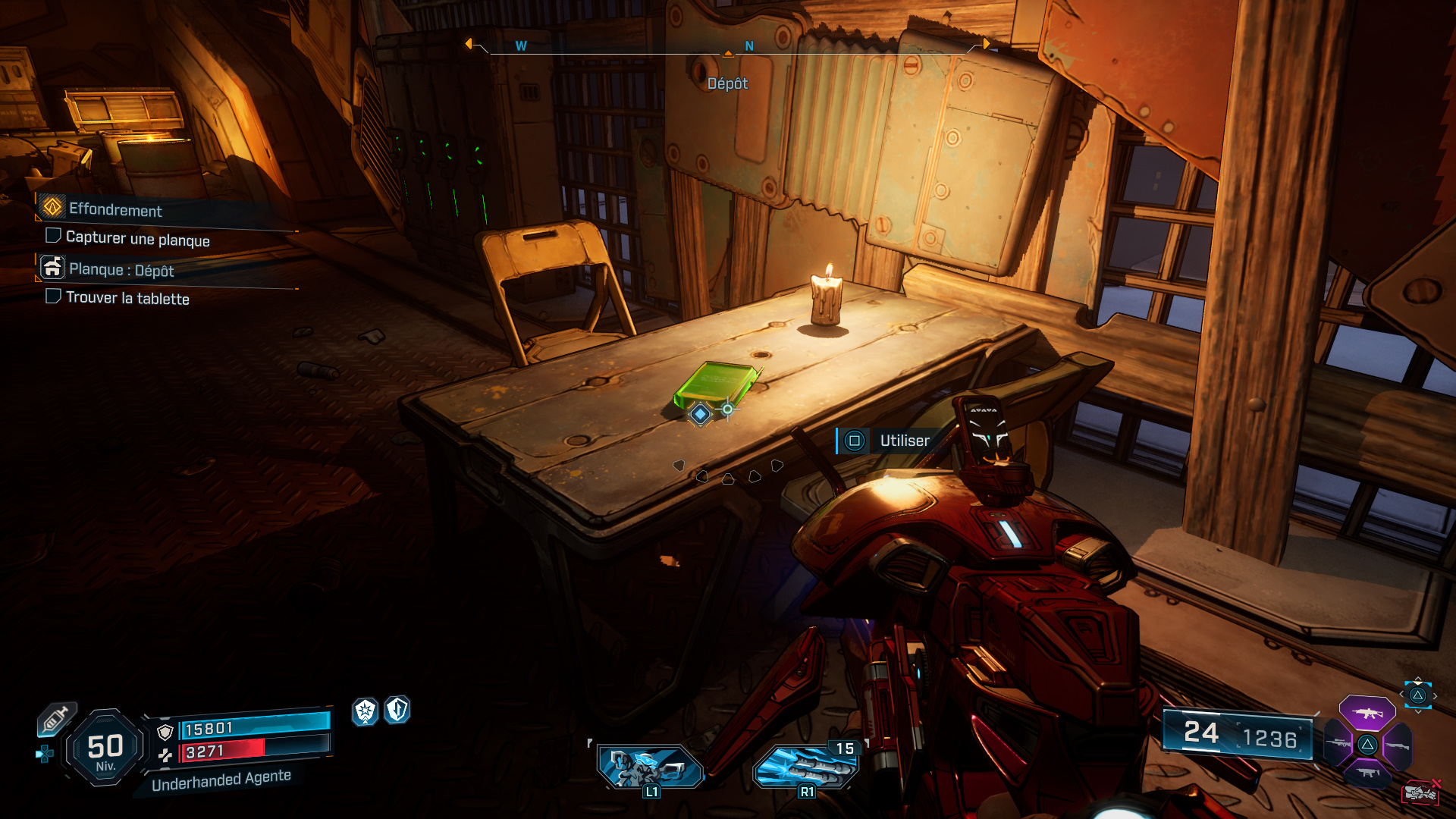
Task: Select the assault rifle on the weapon wheel
Action: point(1367,713)
